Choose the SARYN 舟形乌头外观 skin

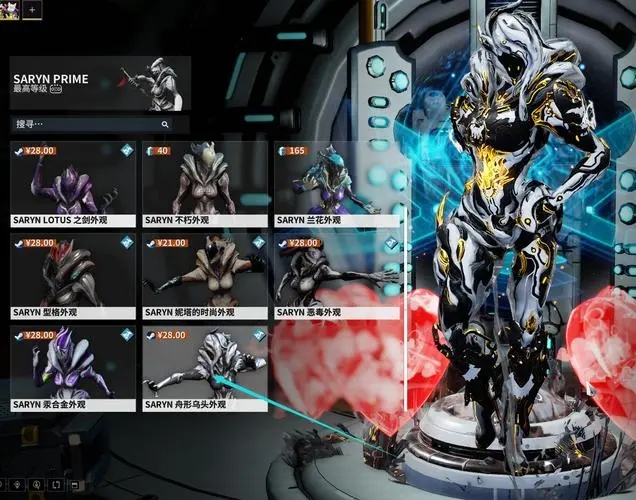coord(205,368)
